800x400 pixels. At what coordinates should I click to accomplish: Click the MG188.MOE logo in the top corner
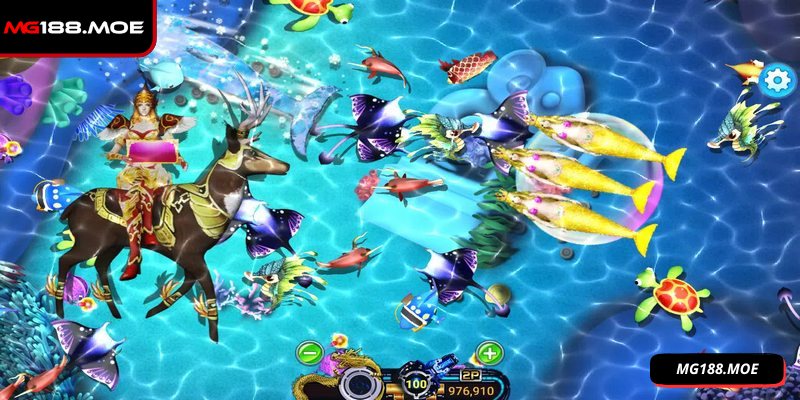coord(73,27)
